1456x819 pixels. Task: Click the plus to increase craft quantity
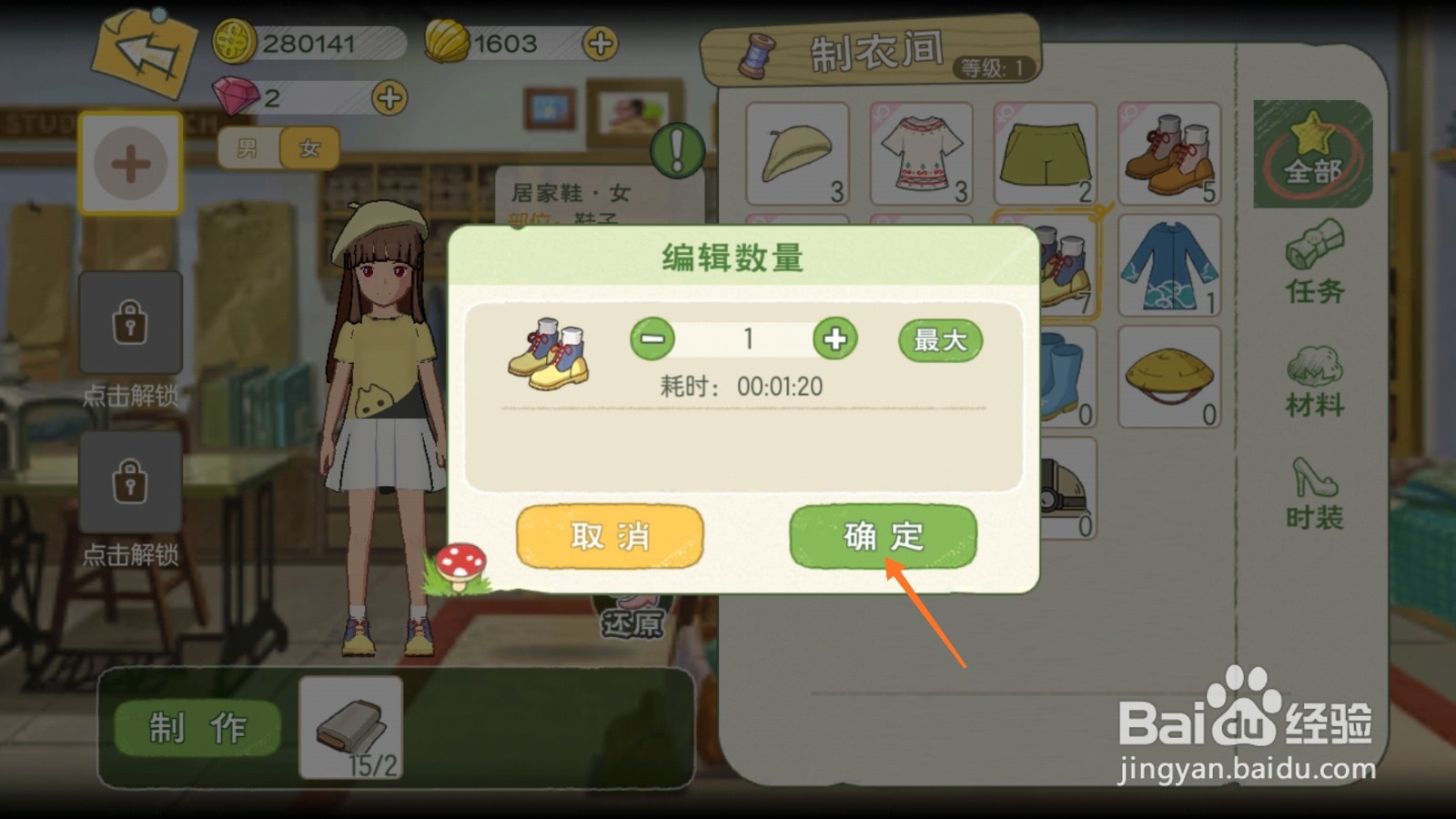834,339
